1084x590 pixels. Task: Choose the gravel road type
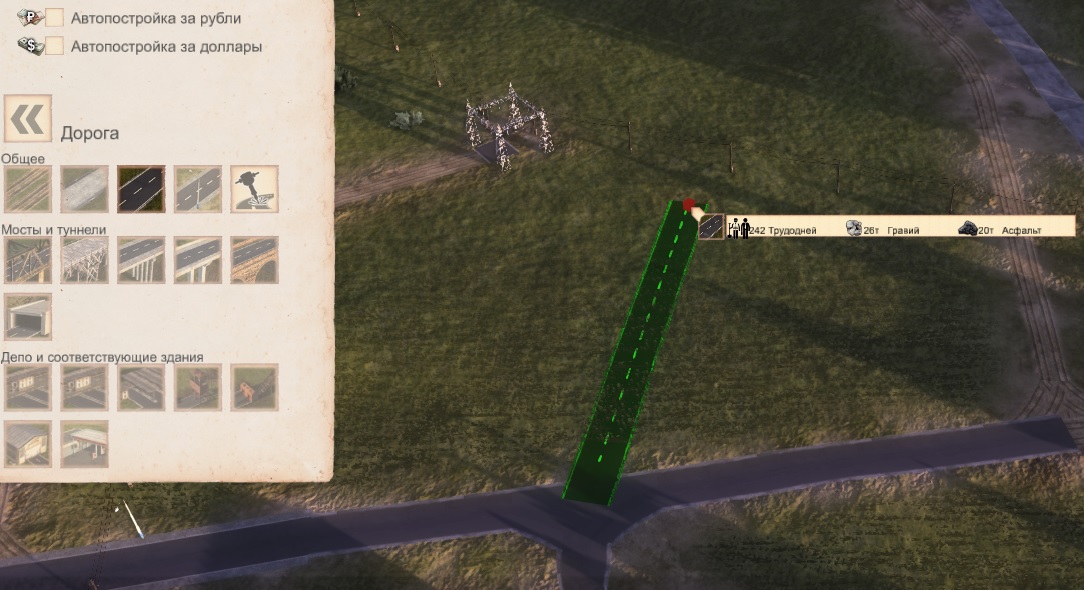point(85,189)
